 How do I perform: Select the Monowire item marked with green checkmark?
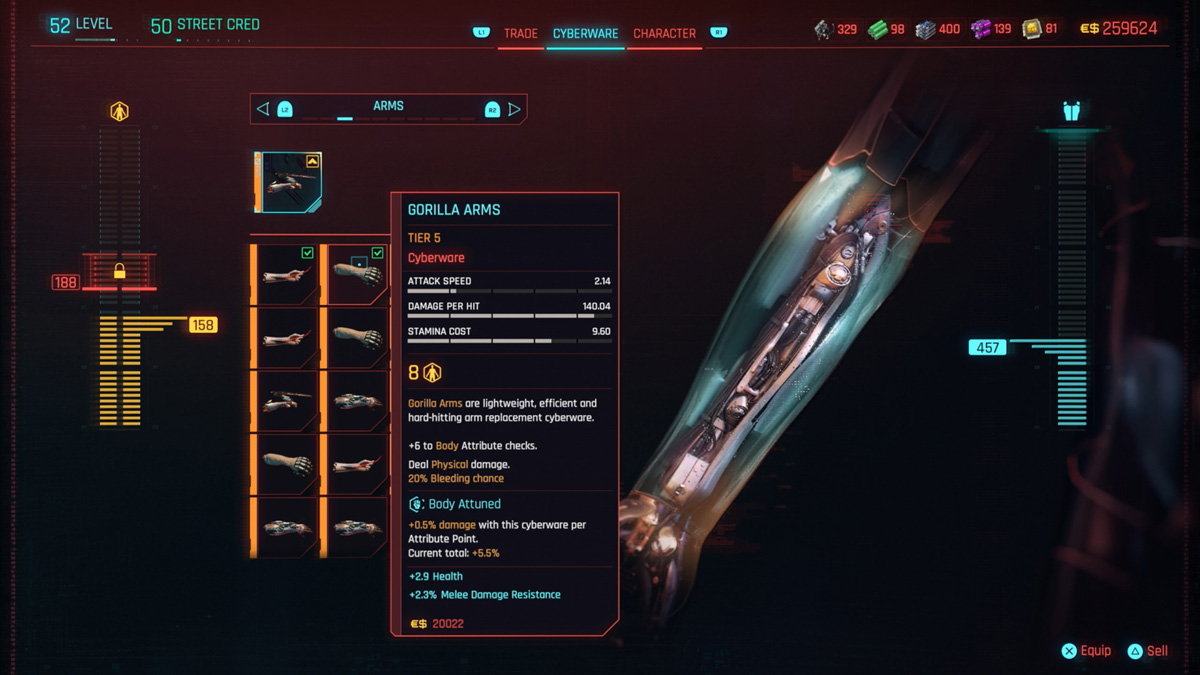tap(286, 274)
